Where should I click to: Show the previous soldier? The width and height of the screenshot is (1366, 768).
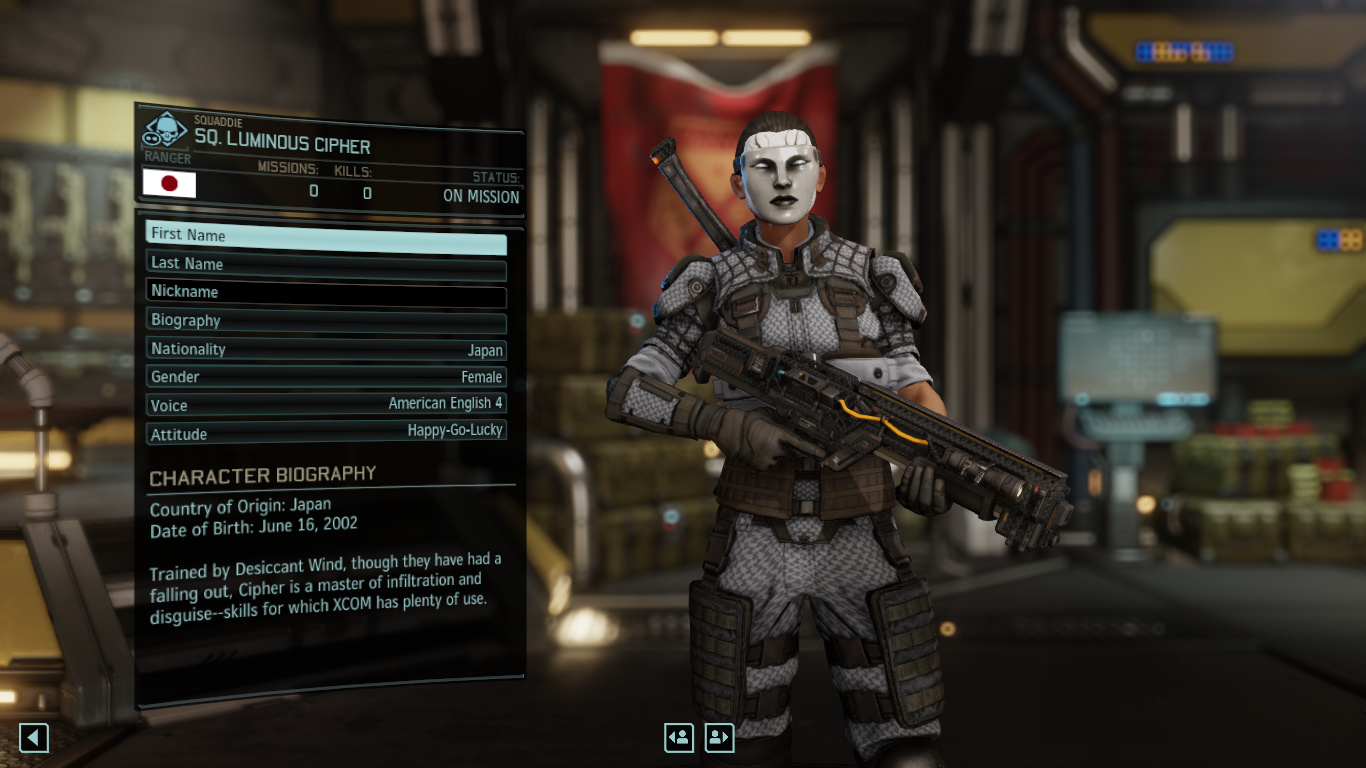coord(679,738)
